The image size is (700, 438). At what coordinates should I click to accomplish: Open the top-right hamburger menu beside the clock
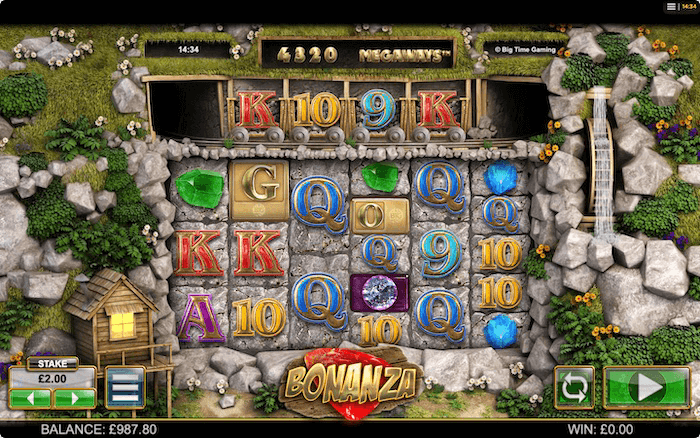click(671, 6)
